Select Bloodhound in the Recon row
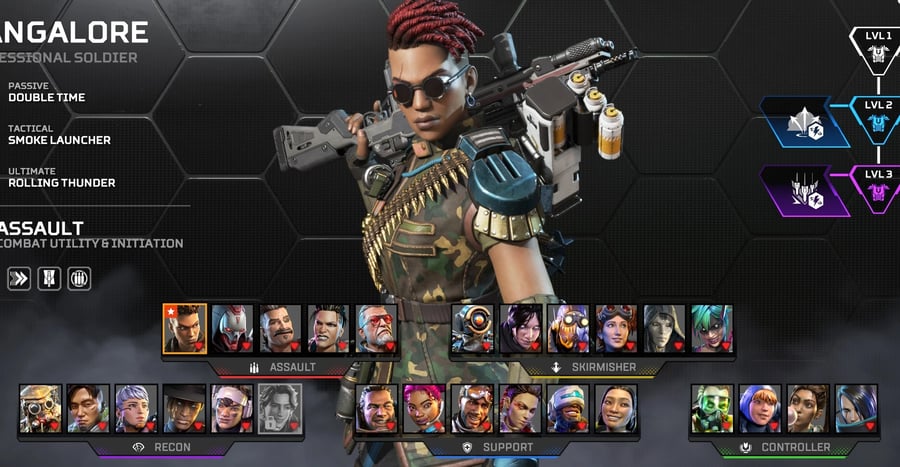The image size is (900, 467). pyautogui.click(x=40, y=408)
